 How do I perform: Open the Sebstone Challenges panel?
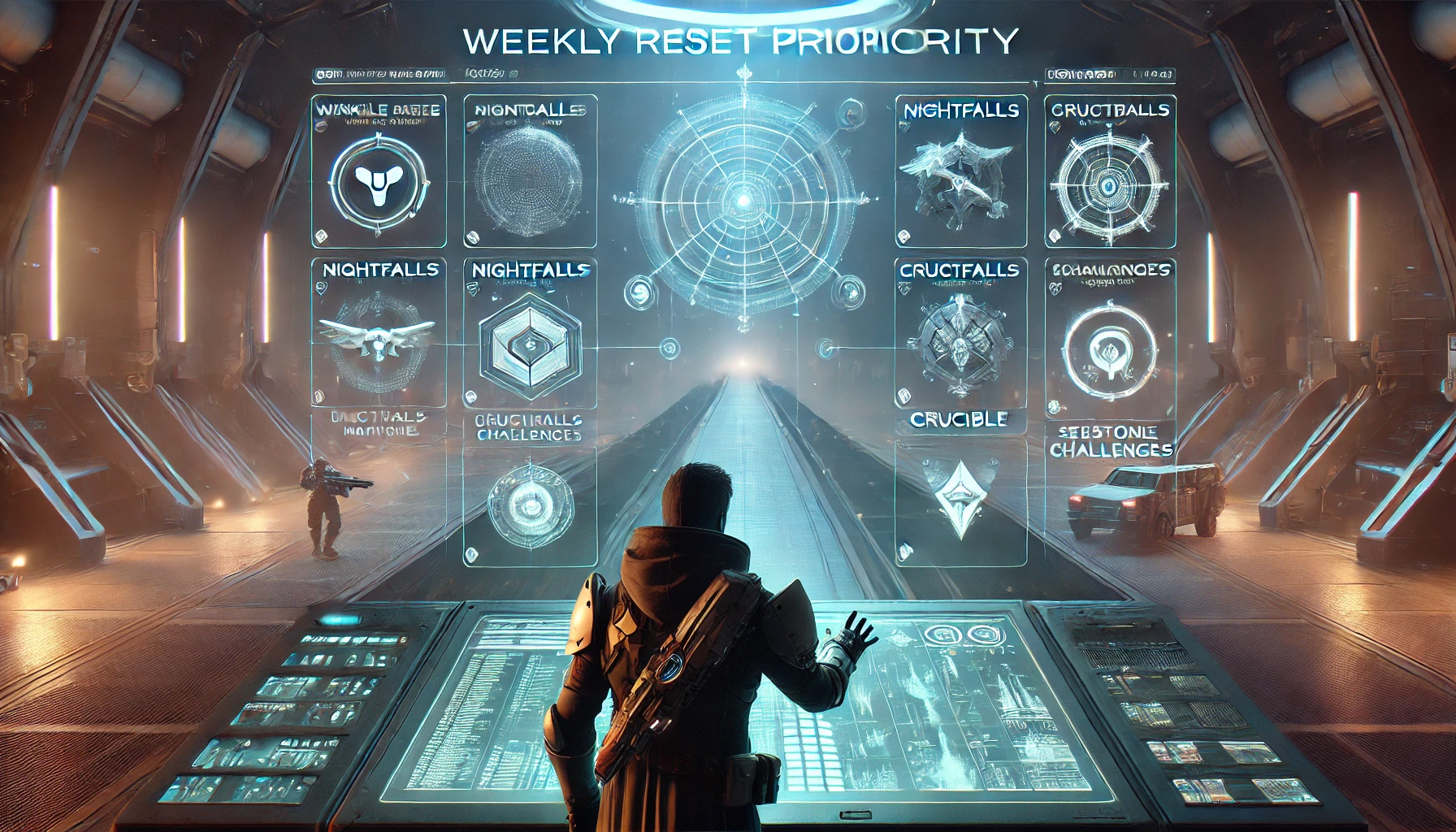(x=1111, y=441)
